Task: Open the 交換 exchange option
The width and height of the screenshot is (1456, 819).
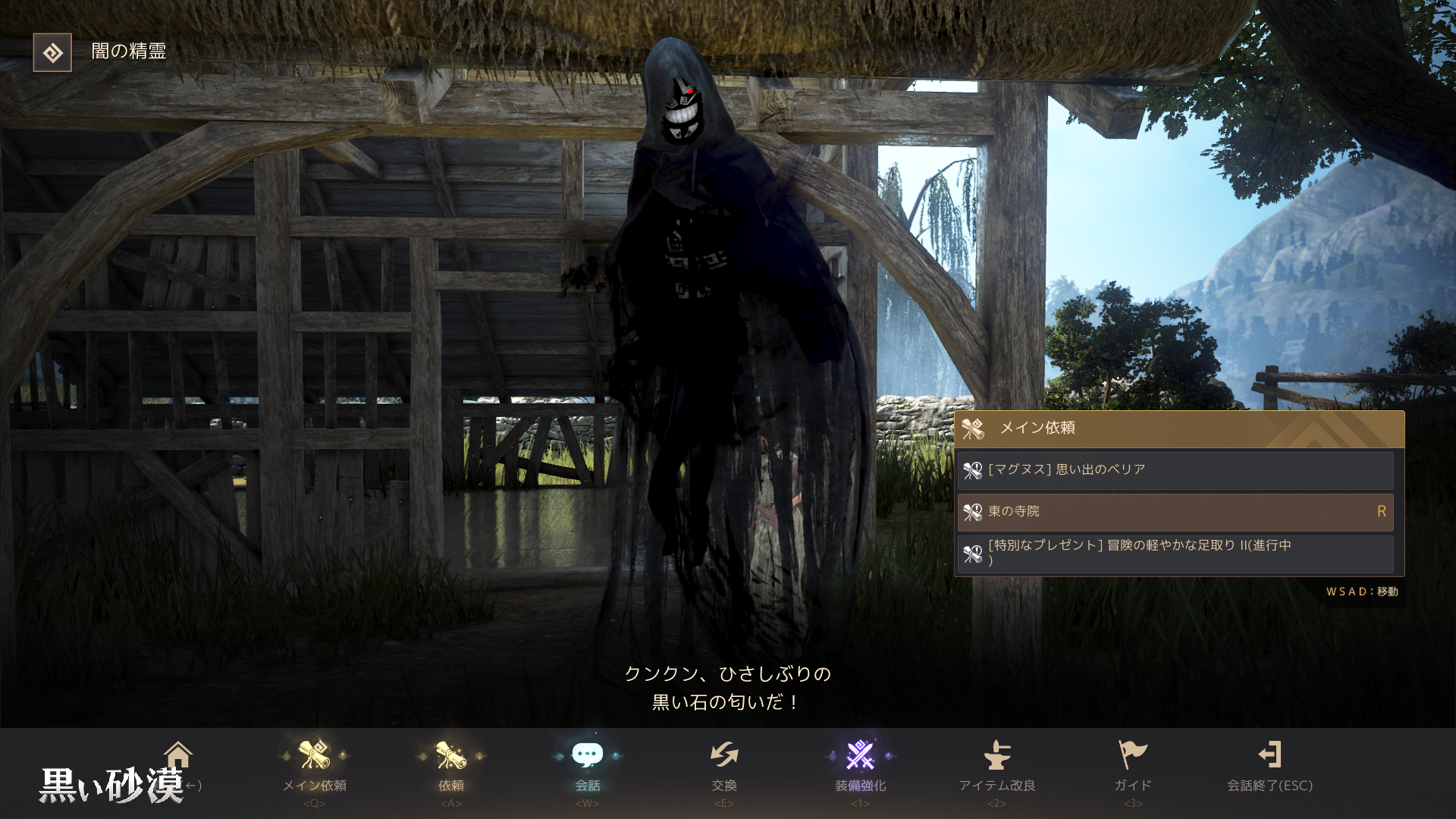Action: tap(723, 766)
